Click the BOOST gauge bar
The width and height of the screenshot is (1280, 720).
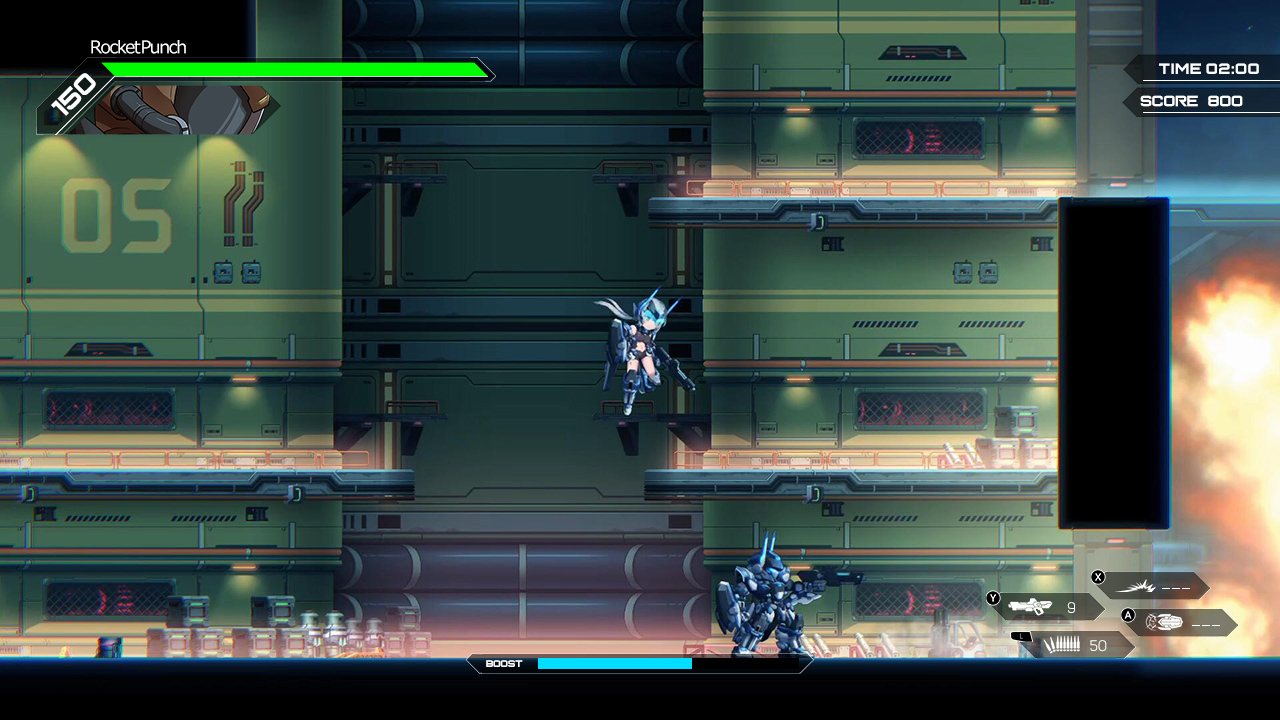[x=615, y=663]
